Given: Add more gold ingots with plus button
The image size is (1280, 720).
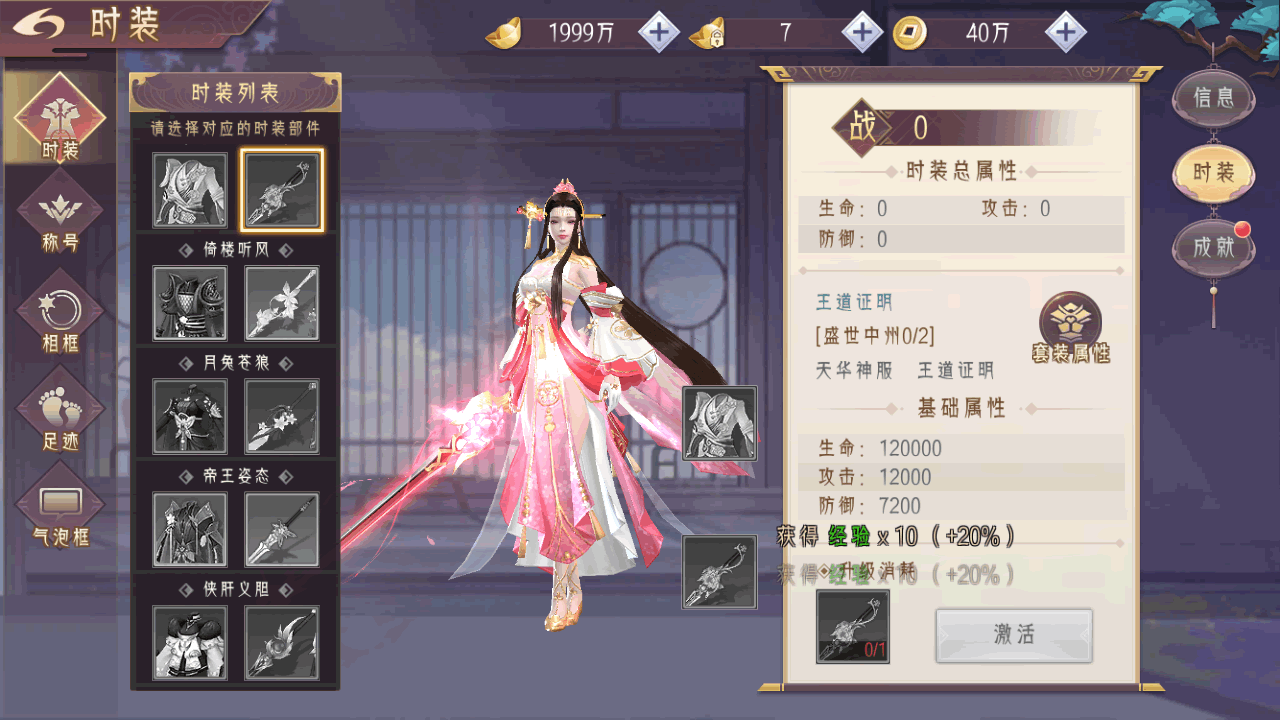Looking at the screenshot, I should click(658, 33).
